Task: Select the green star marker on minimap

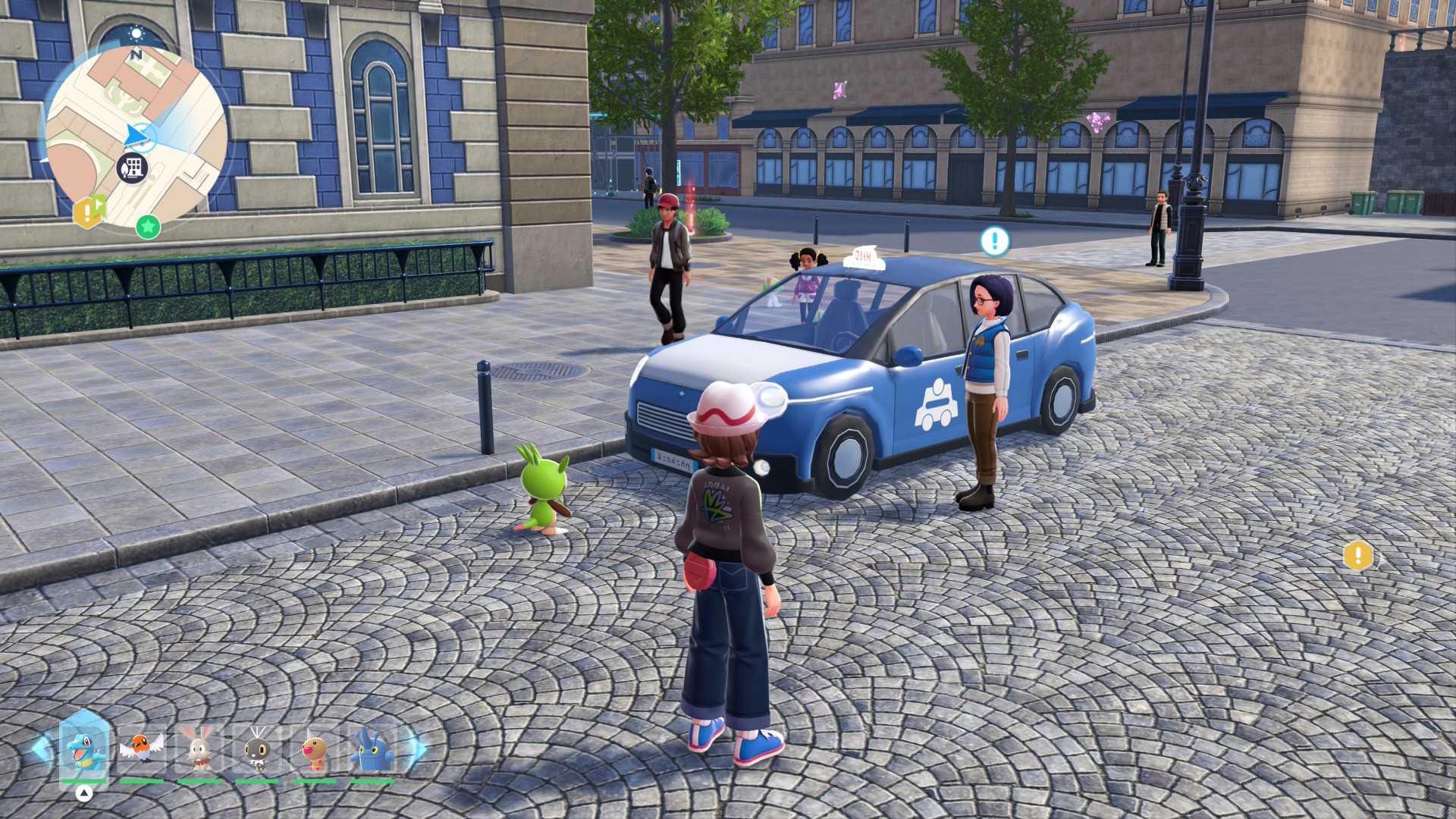Action: pos(148,226)
